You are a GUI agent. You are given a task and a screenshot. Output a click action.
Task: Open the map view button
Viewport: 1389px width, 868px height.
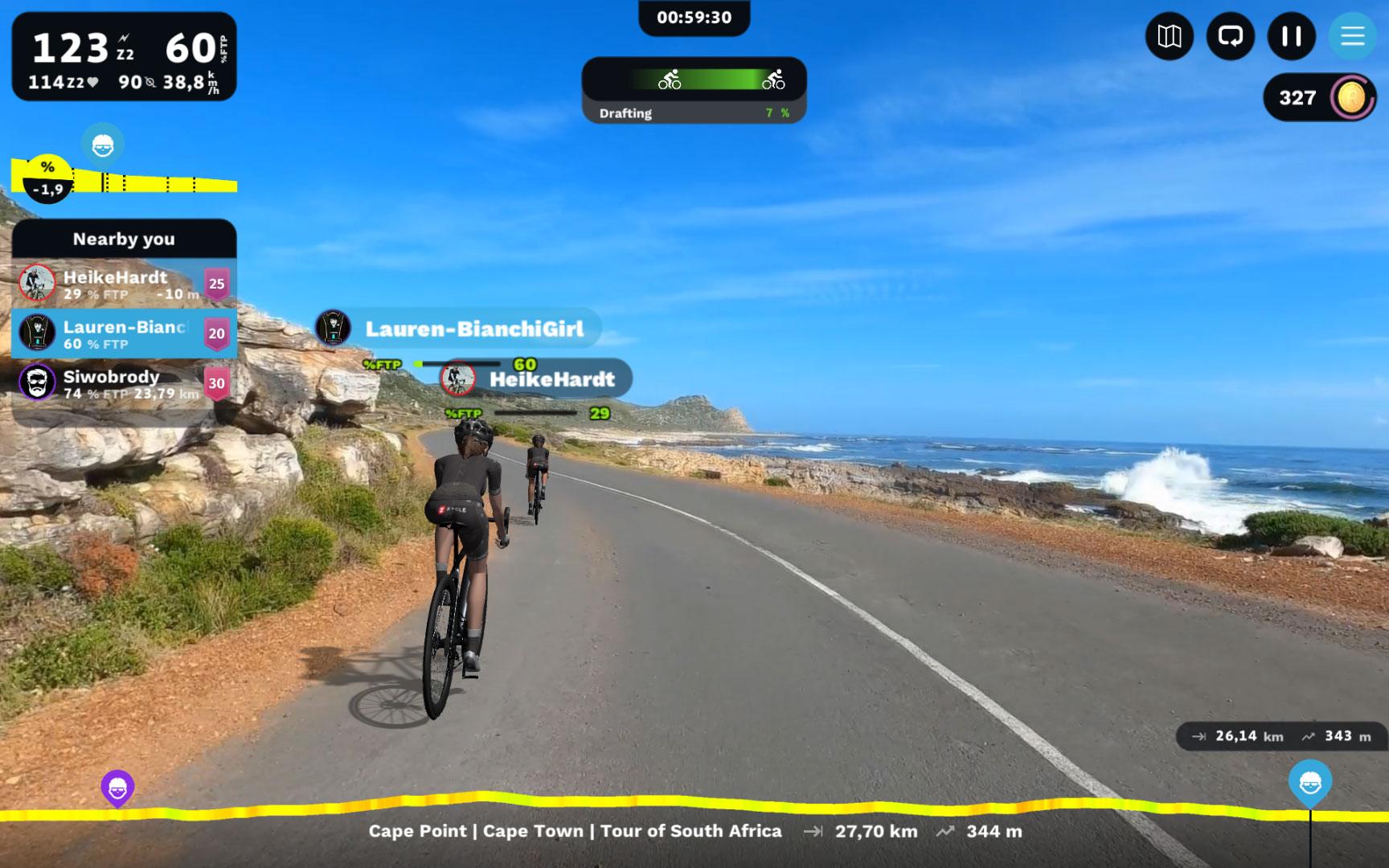pos(1169,36)
